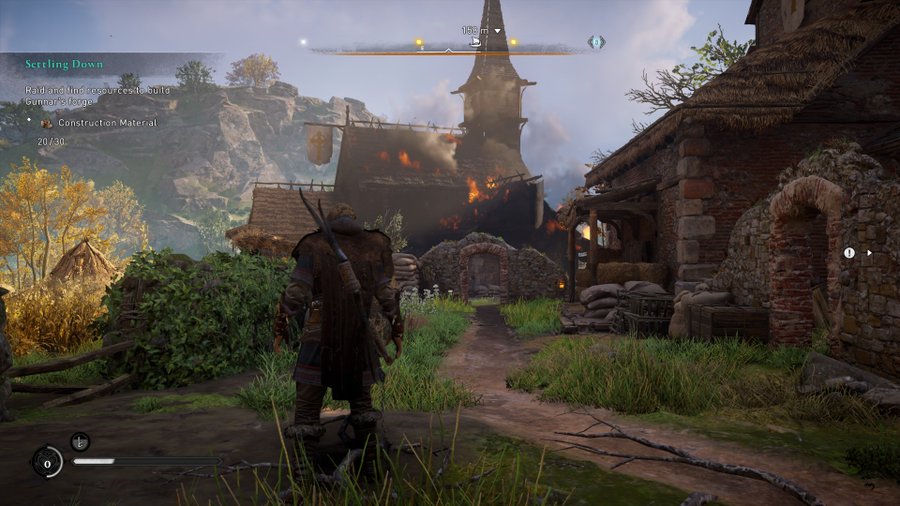This screenshot has width=900, height=506.
Task: Click the round icon above the ration counter
Action: 81,440
